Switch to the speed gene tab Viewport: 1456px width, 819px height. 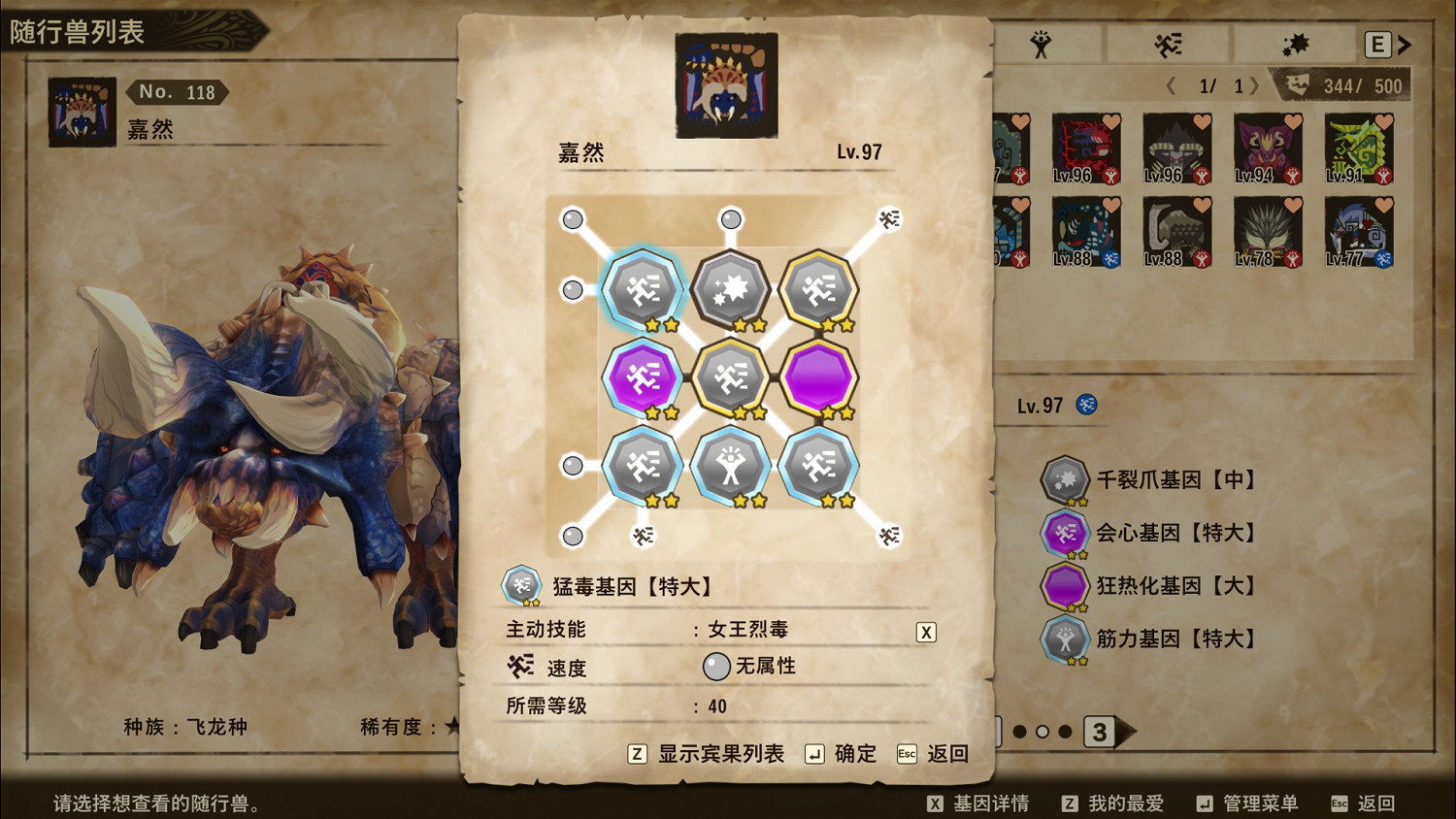pyautogui.click(x=1165, y=43)
